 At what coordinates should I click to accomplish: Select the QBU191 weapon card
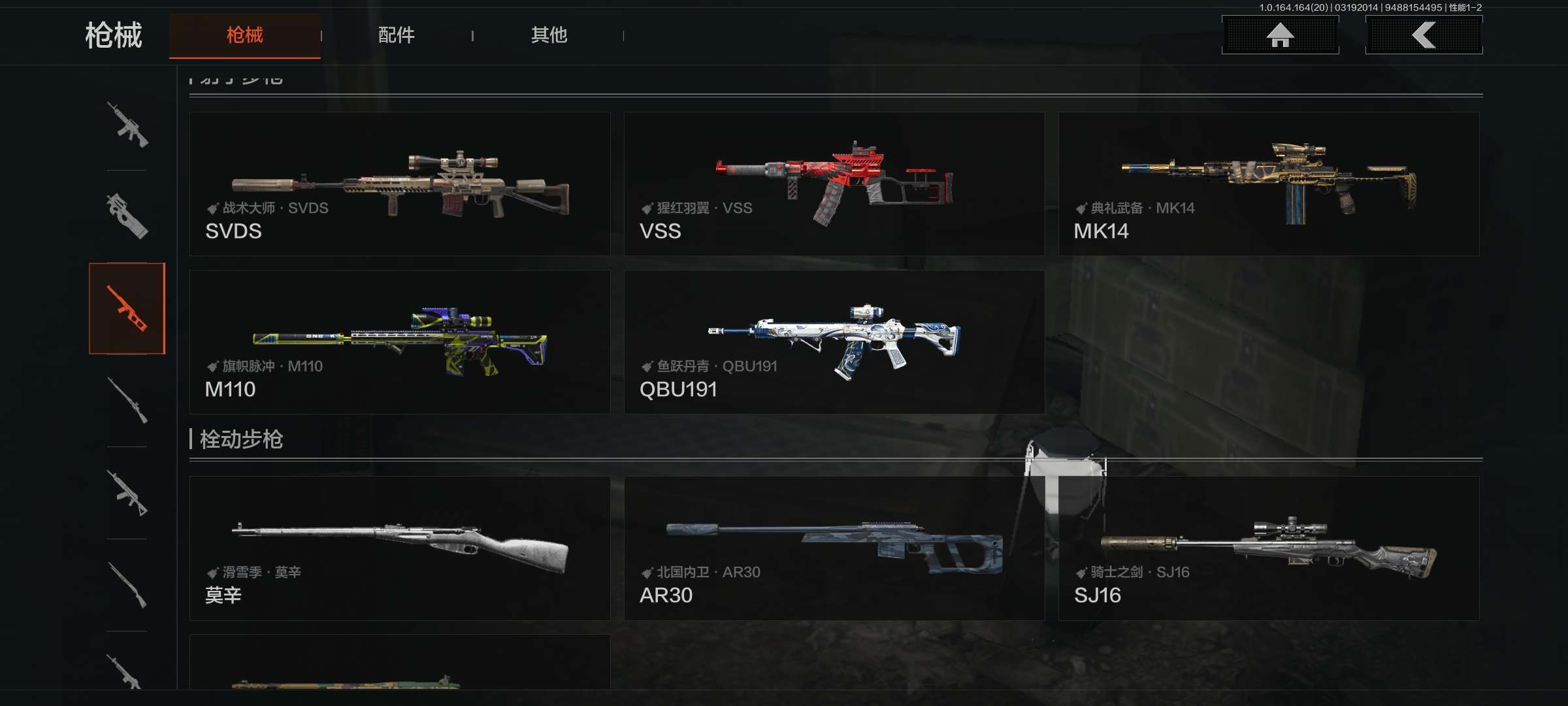click(x=834, y=342)
